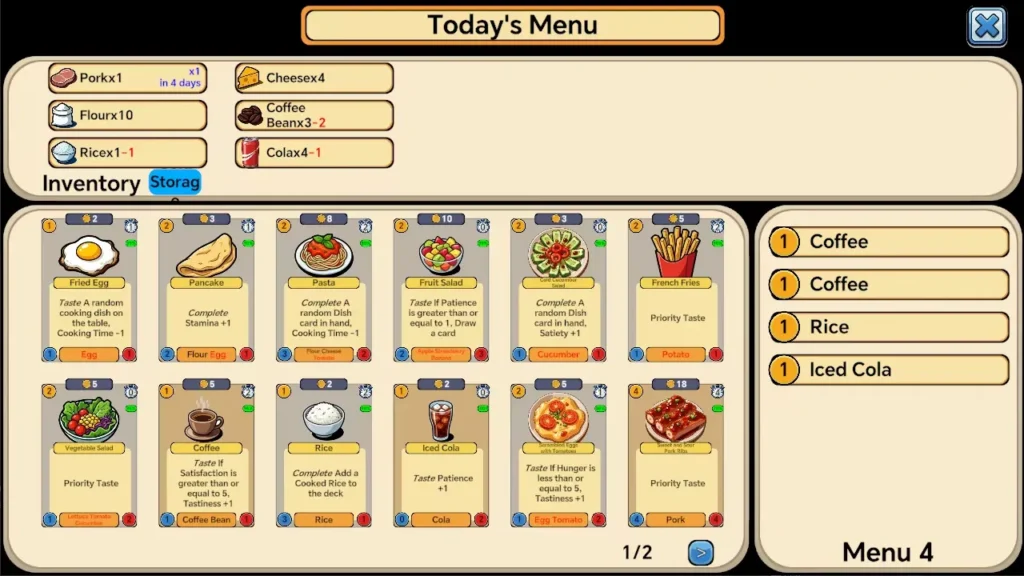Select the scrambled eggs with tomatoes card
The width and height of the screenshot is (1024, 576).
[x=558, y=456]
